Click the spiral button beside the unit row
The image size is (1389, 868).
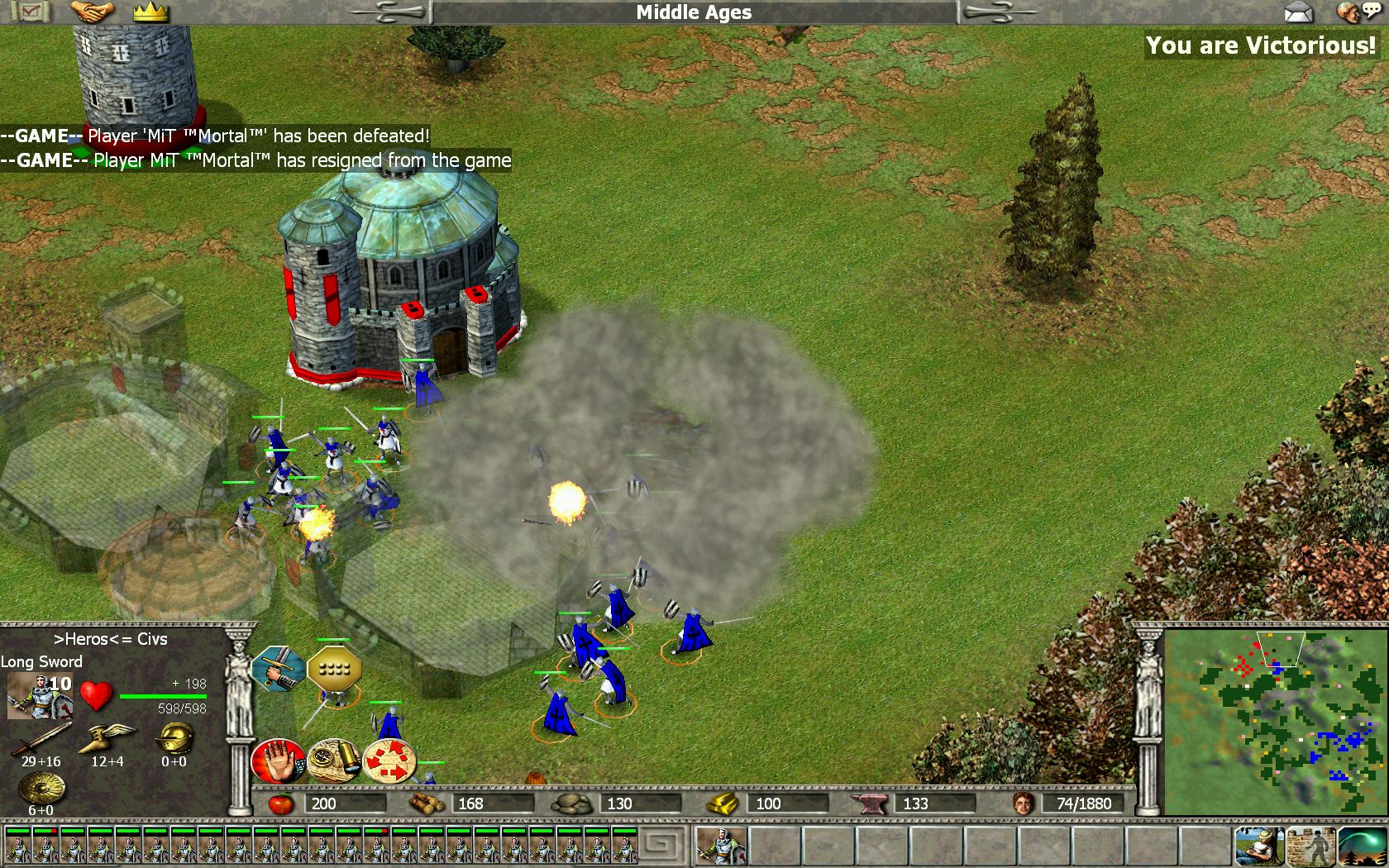tap(666, 846)
